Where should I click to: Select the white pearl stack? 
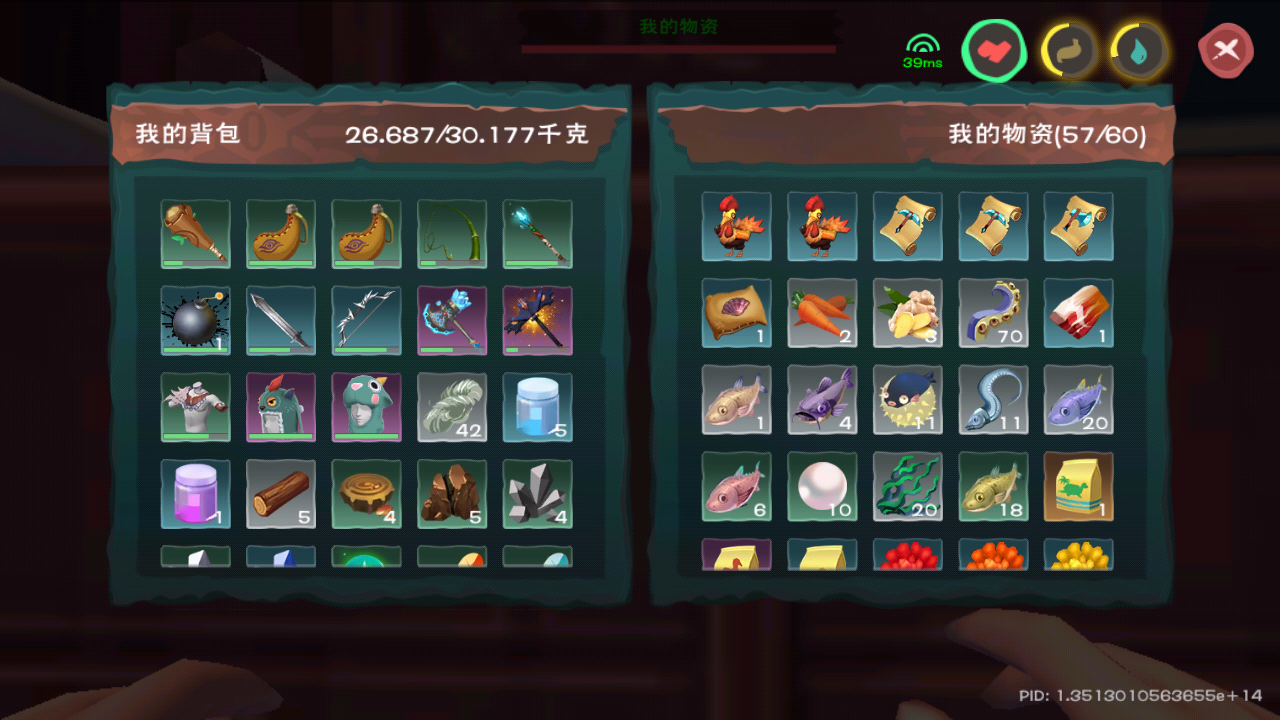click(x=822, y=485)
